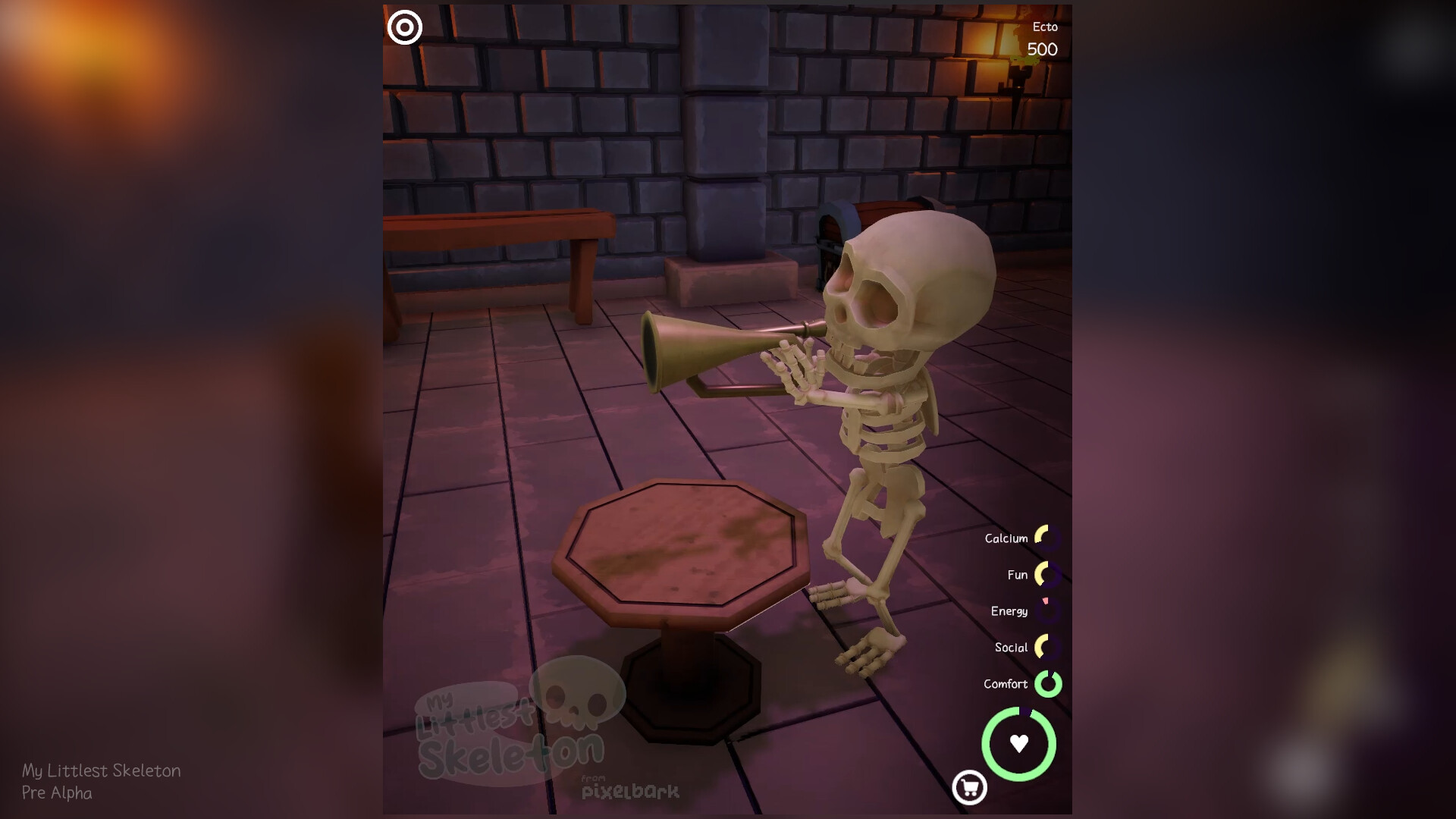This screenshot has height=819, width=1456.
Task: Open the Ecto currency display
Action: click(1043, 38)
